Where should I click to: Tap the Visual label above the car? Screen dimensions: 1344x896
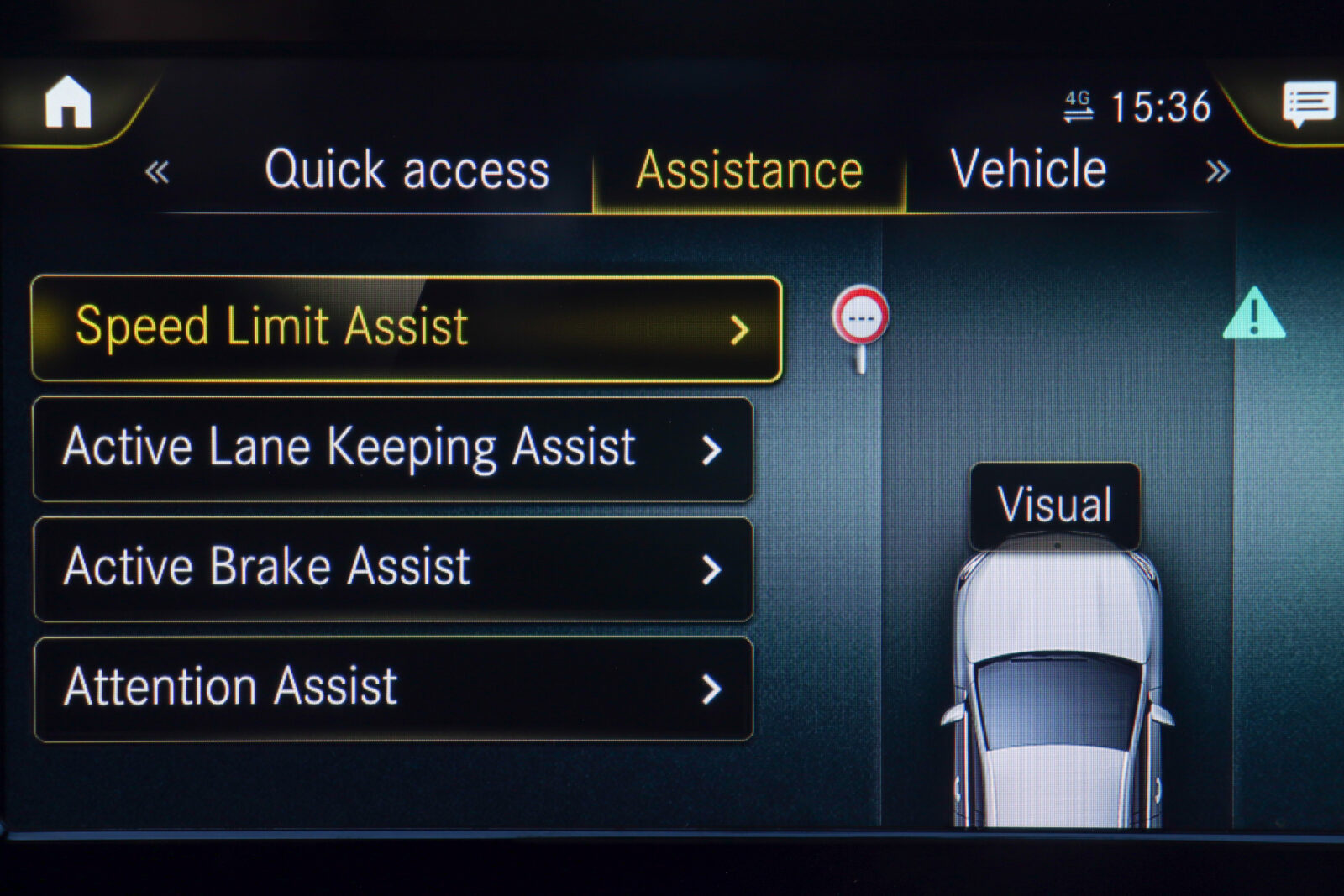pos(1055,506)
